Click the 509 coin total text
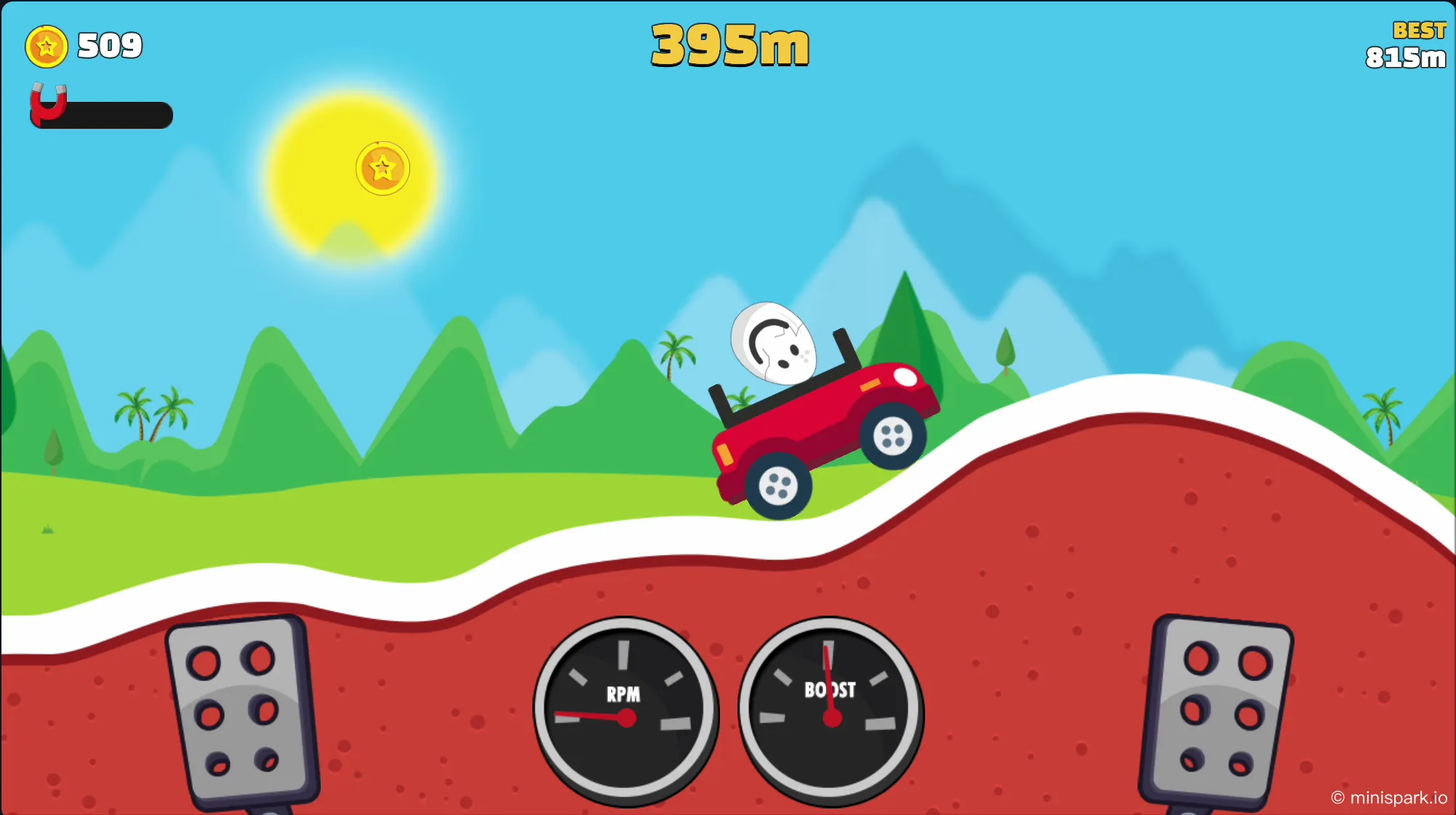Viewport: 1456px width, 815px height. click(x=108, y=46)
